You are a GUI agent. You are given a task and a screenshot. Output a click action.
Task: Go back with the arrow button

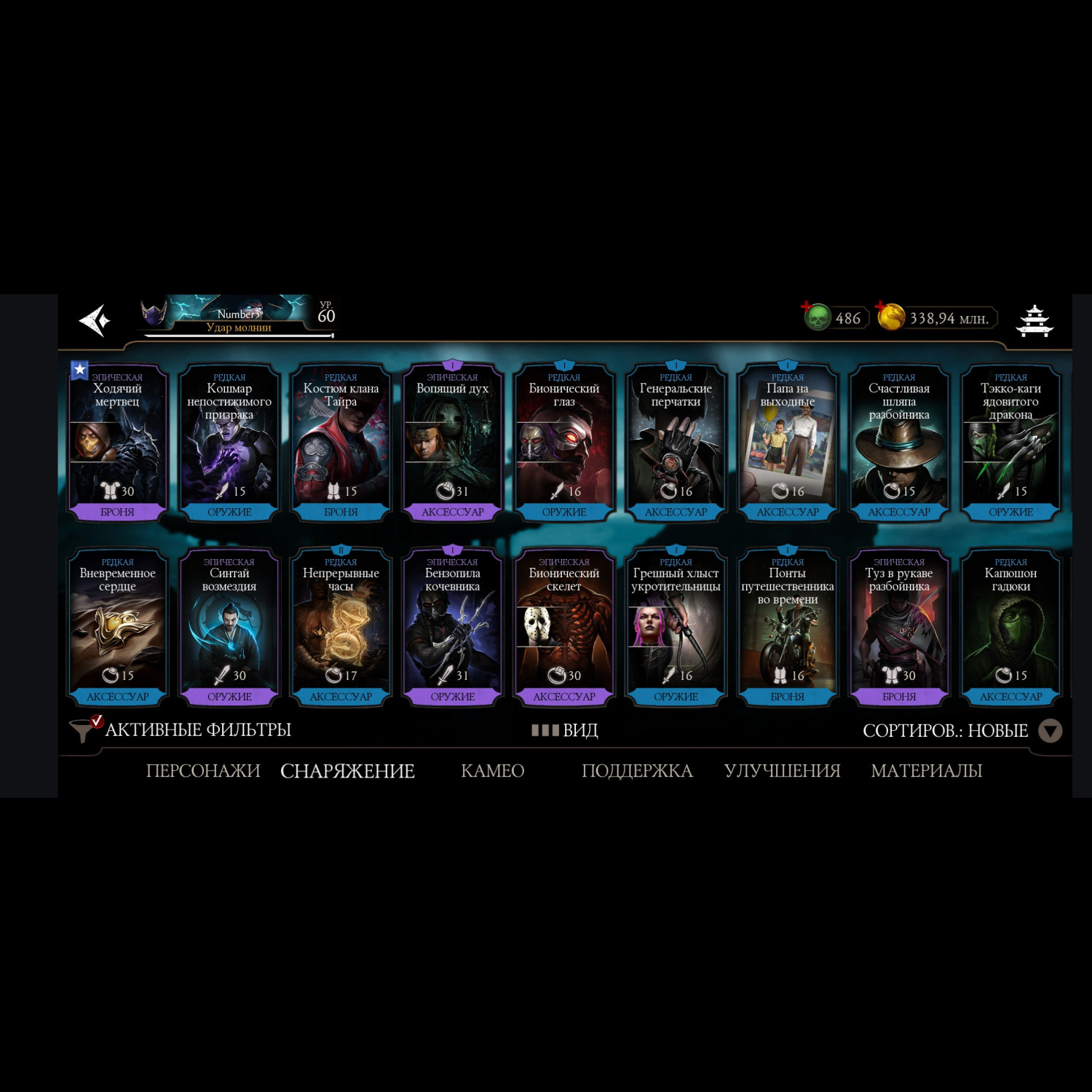[95, 320]
